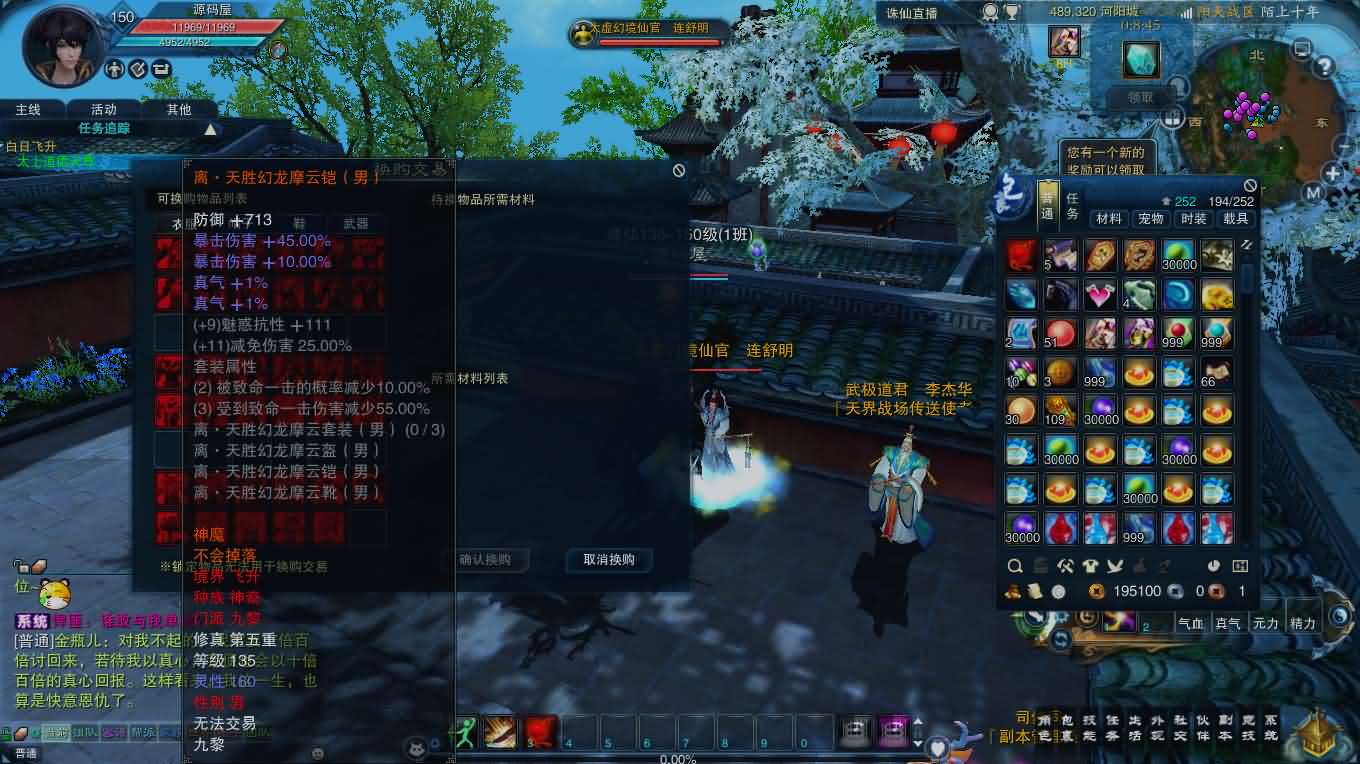Screen dimensions: 1360x764
Task: Select the pink heart item slot
Action: tap(1099, 295)
